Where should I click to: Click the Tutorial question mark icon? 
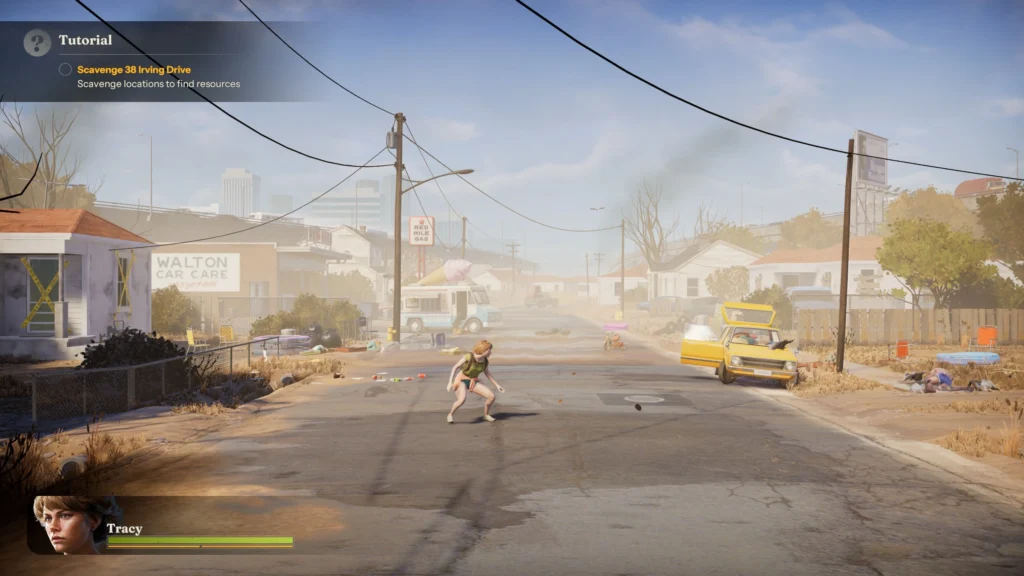37,42
